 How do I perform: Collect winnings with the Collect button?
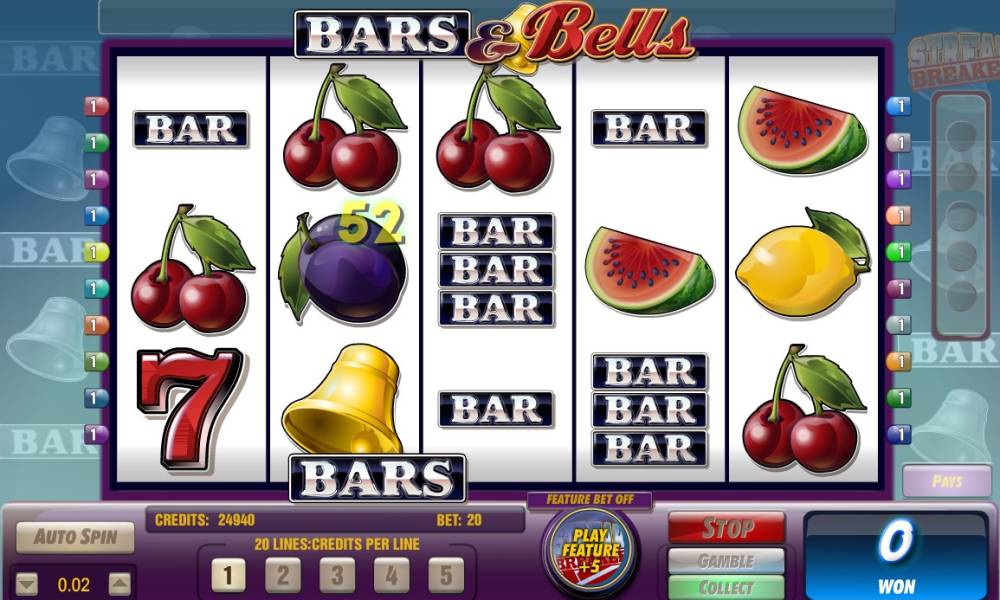coord(726,588)
